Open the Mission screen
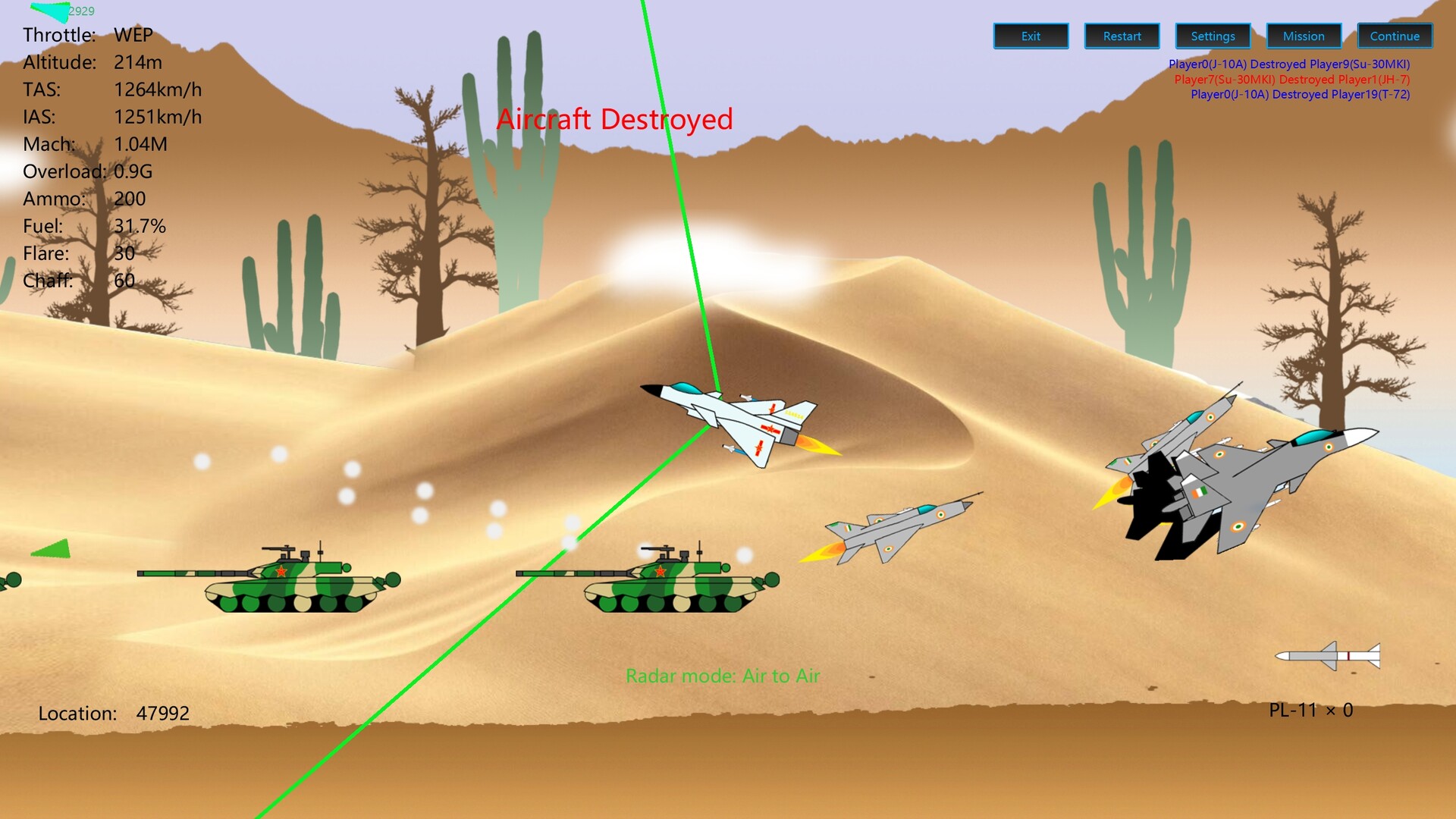Screen dimensions: 1456x819 pyautogui.click(x=1304, y=36)
